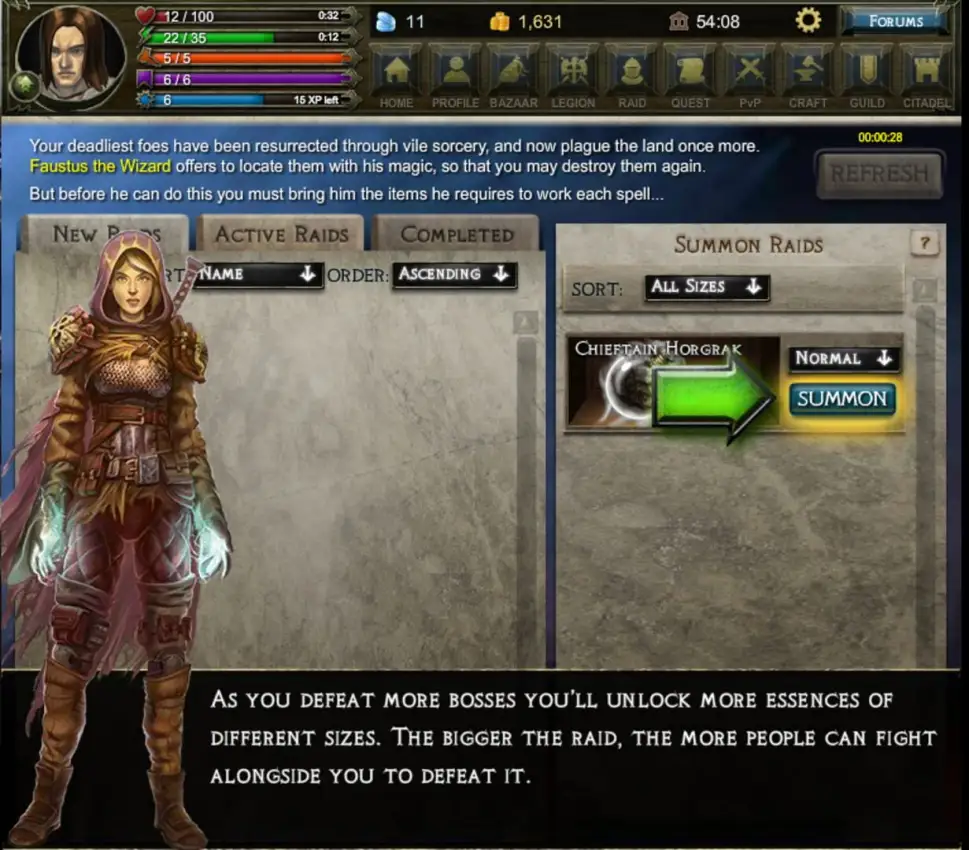Go to the Profile section

point(456,76)
